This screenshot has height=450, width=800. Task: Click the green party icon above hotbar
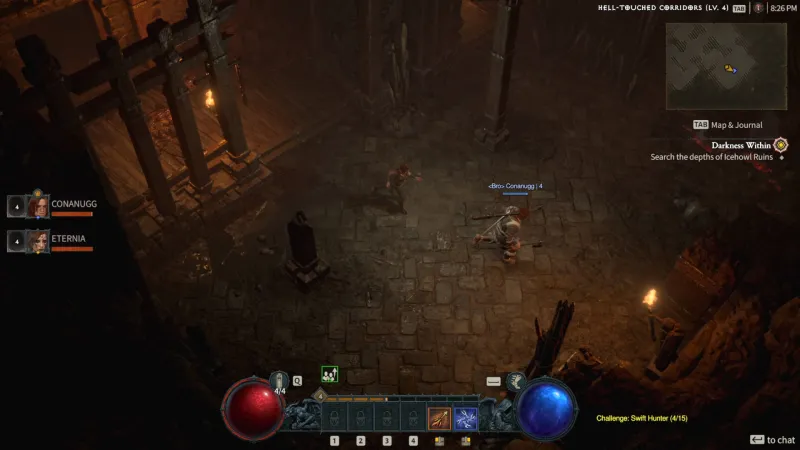[x=328, y=374]
